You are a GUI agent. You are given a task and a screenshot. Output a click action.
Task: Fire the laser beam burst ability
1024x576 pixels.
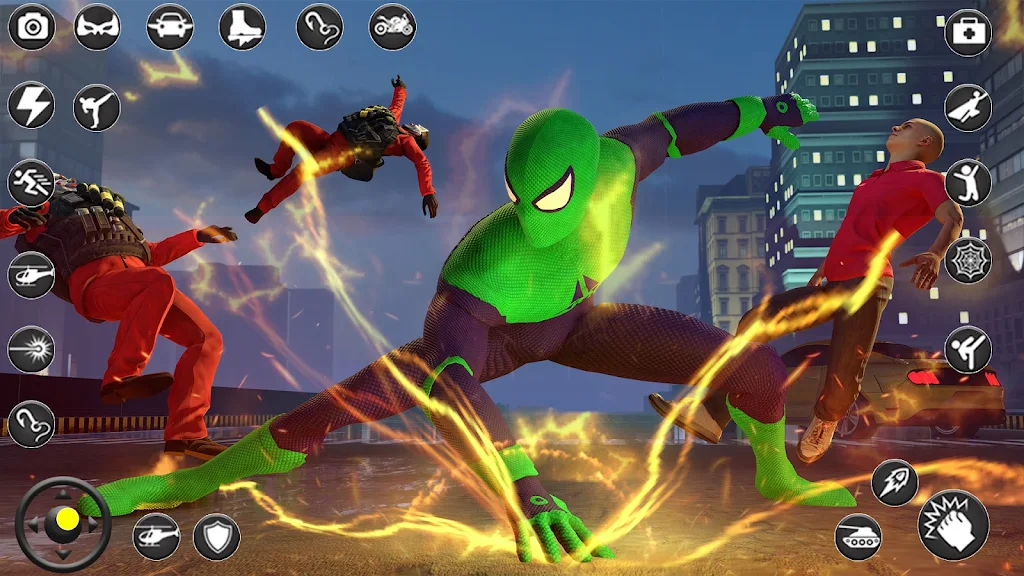(31, 349)
